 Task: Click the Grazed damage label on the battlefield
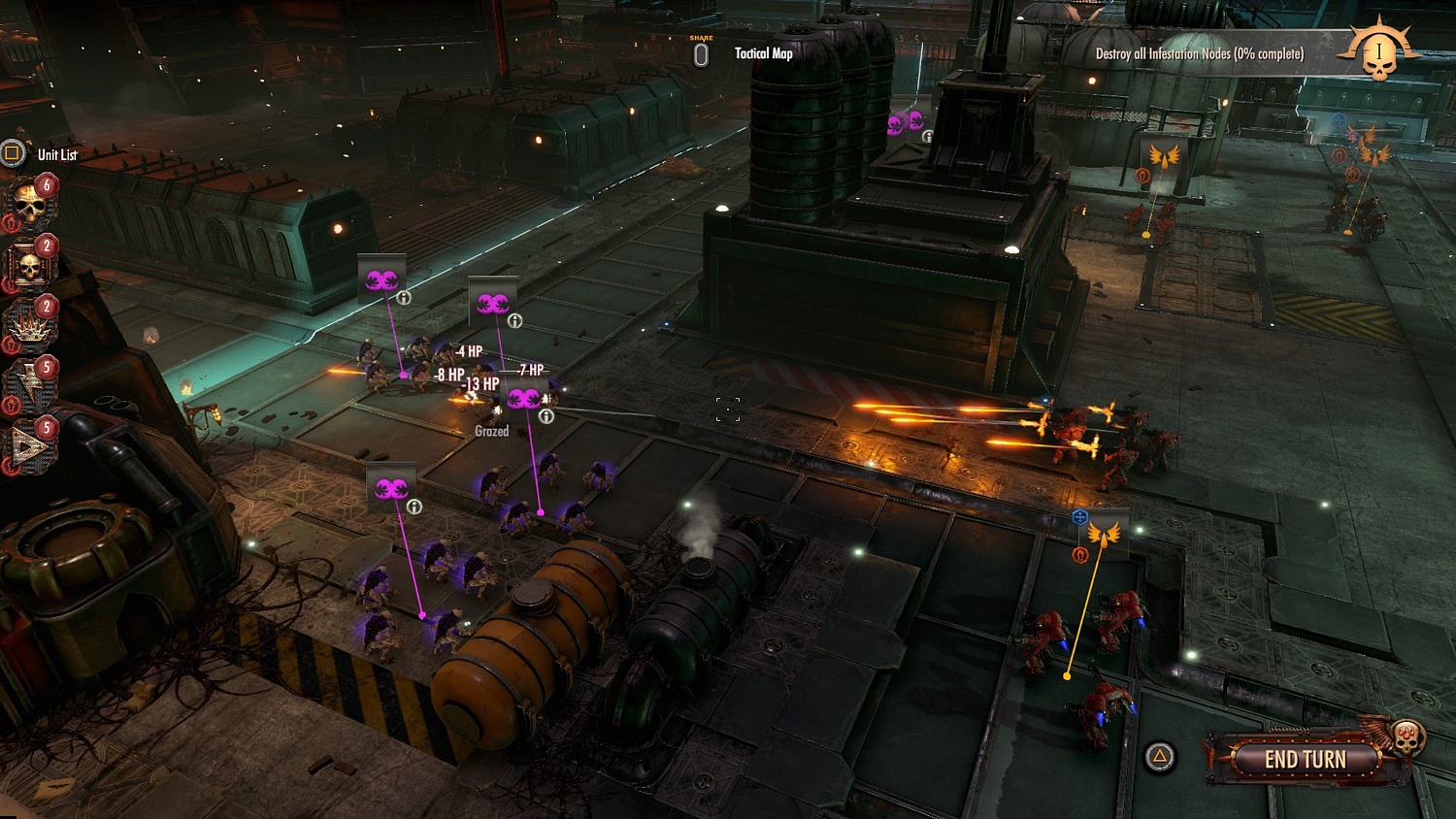tap(492, 430)
